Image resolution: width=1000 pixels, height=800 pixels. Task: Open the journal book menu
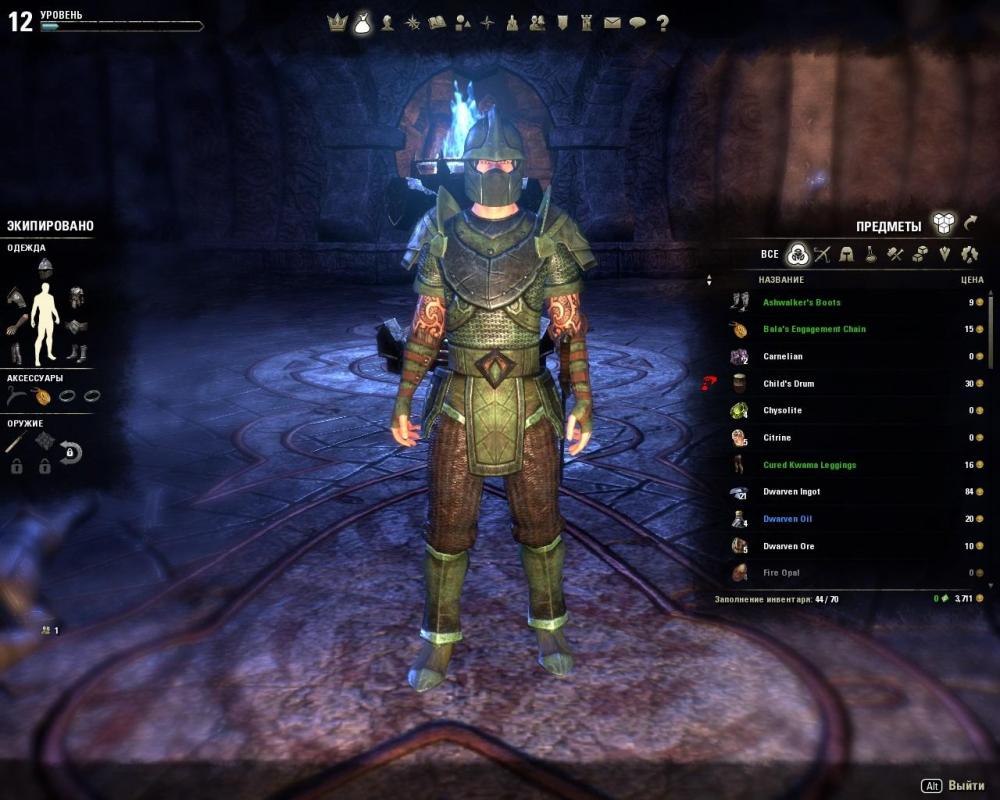pos(437,22)
